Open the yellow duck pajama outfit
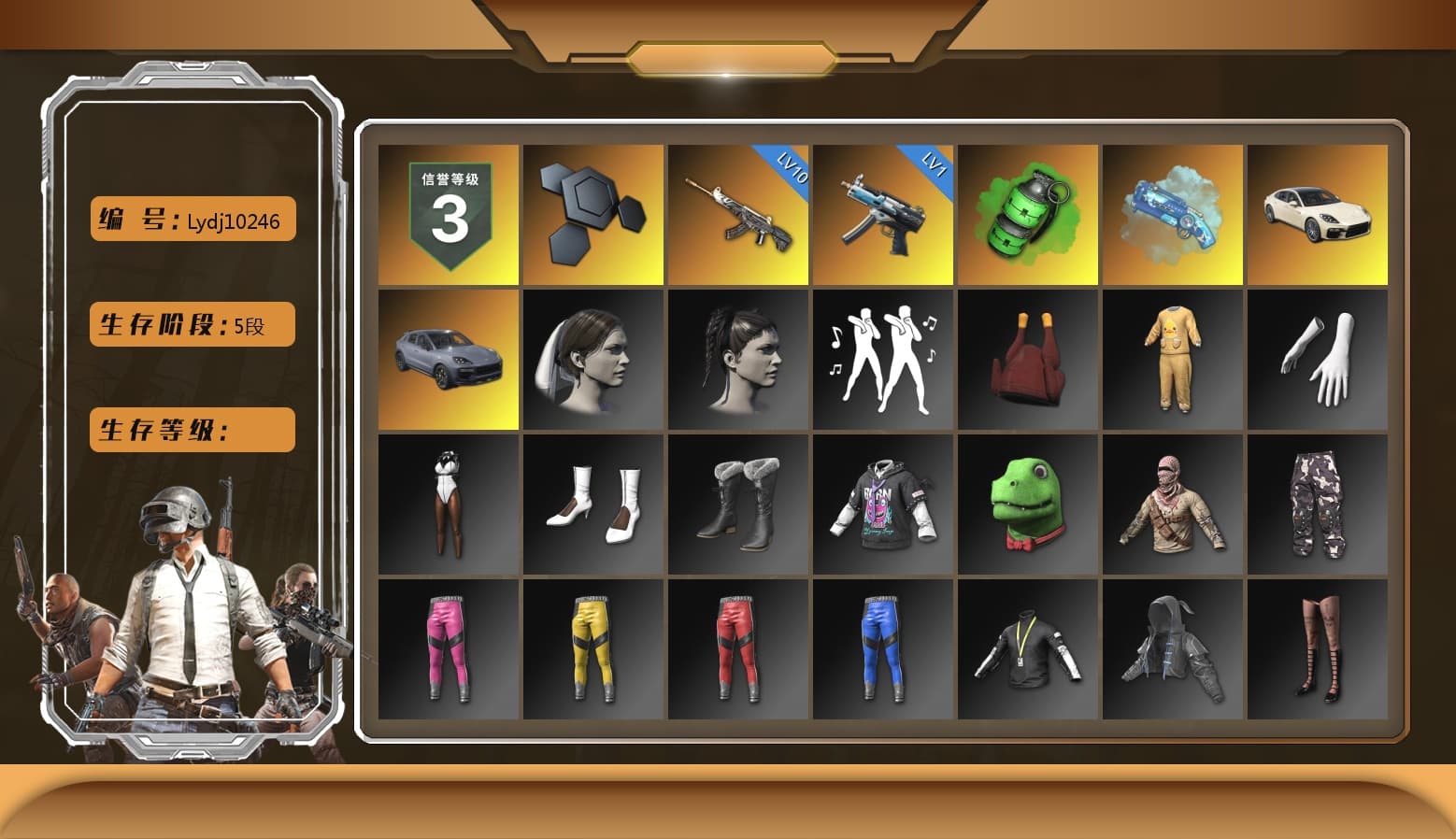This screenshot has width=1456, height=839. tap(1172, 360)
